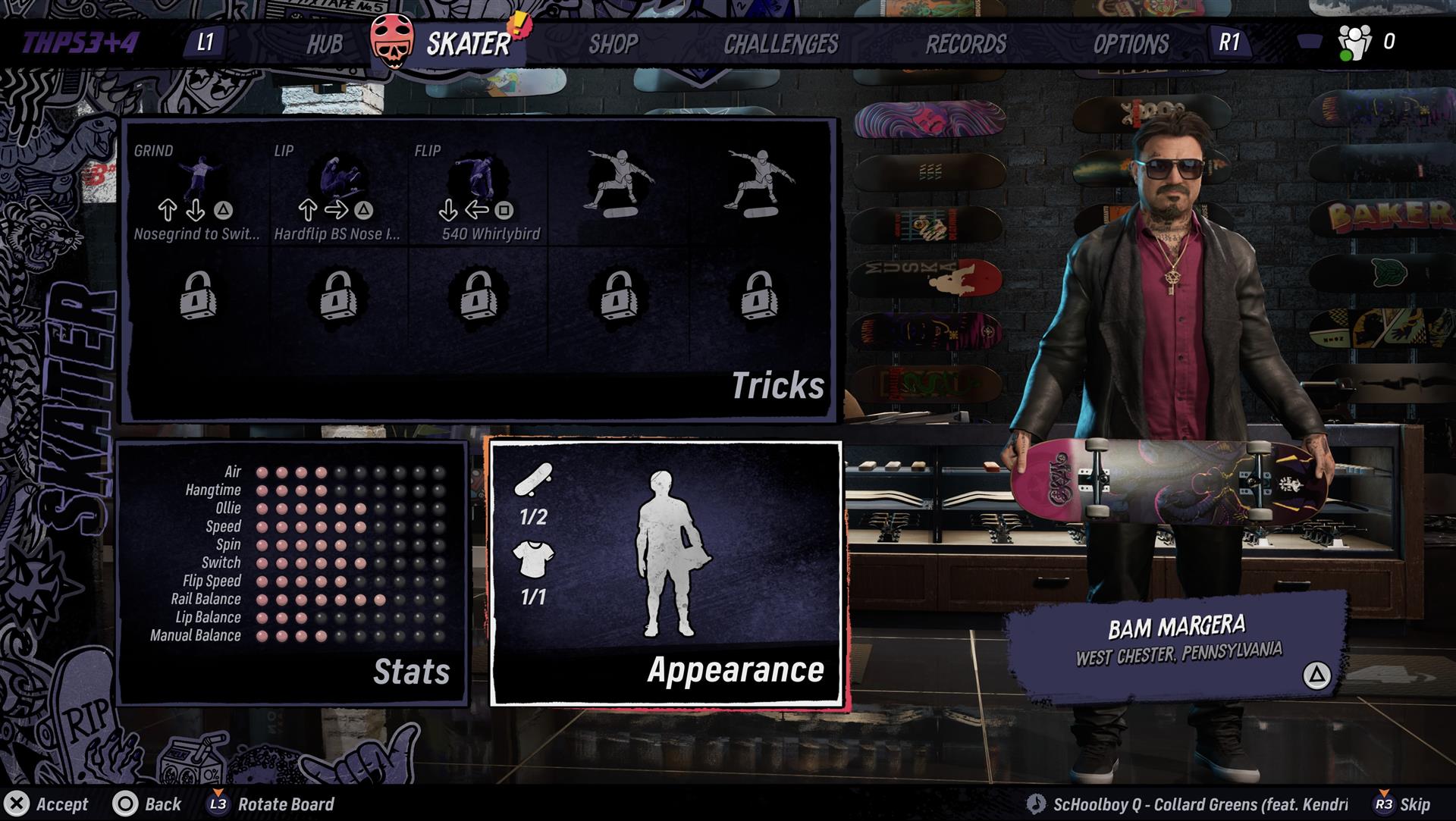Select the t-shirt outfit count icon

pos(533,559)
